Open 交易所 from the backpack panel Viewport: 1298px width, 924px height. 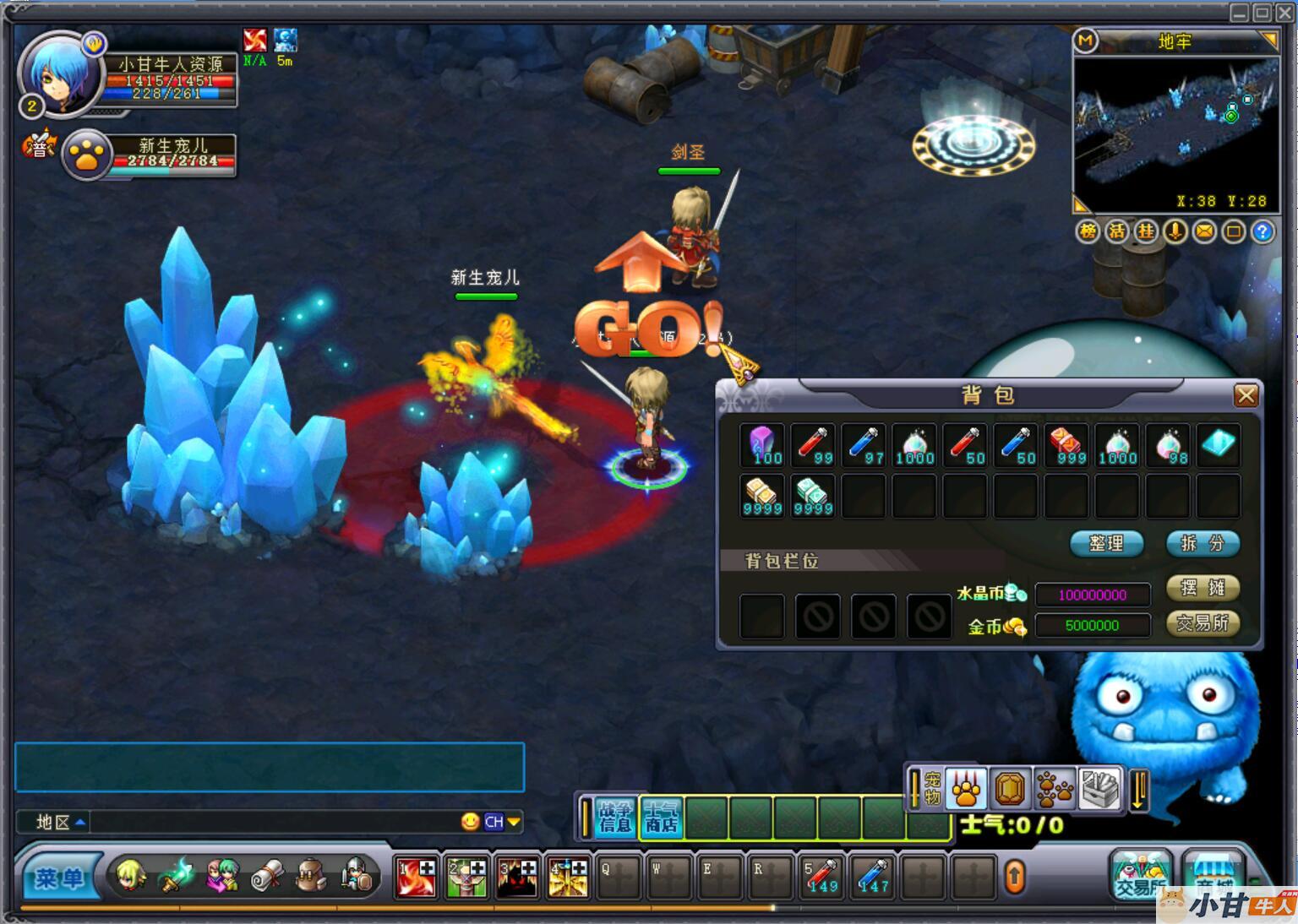point(1202,623)
